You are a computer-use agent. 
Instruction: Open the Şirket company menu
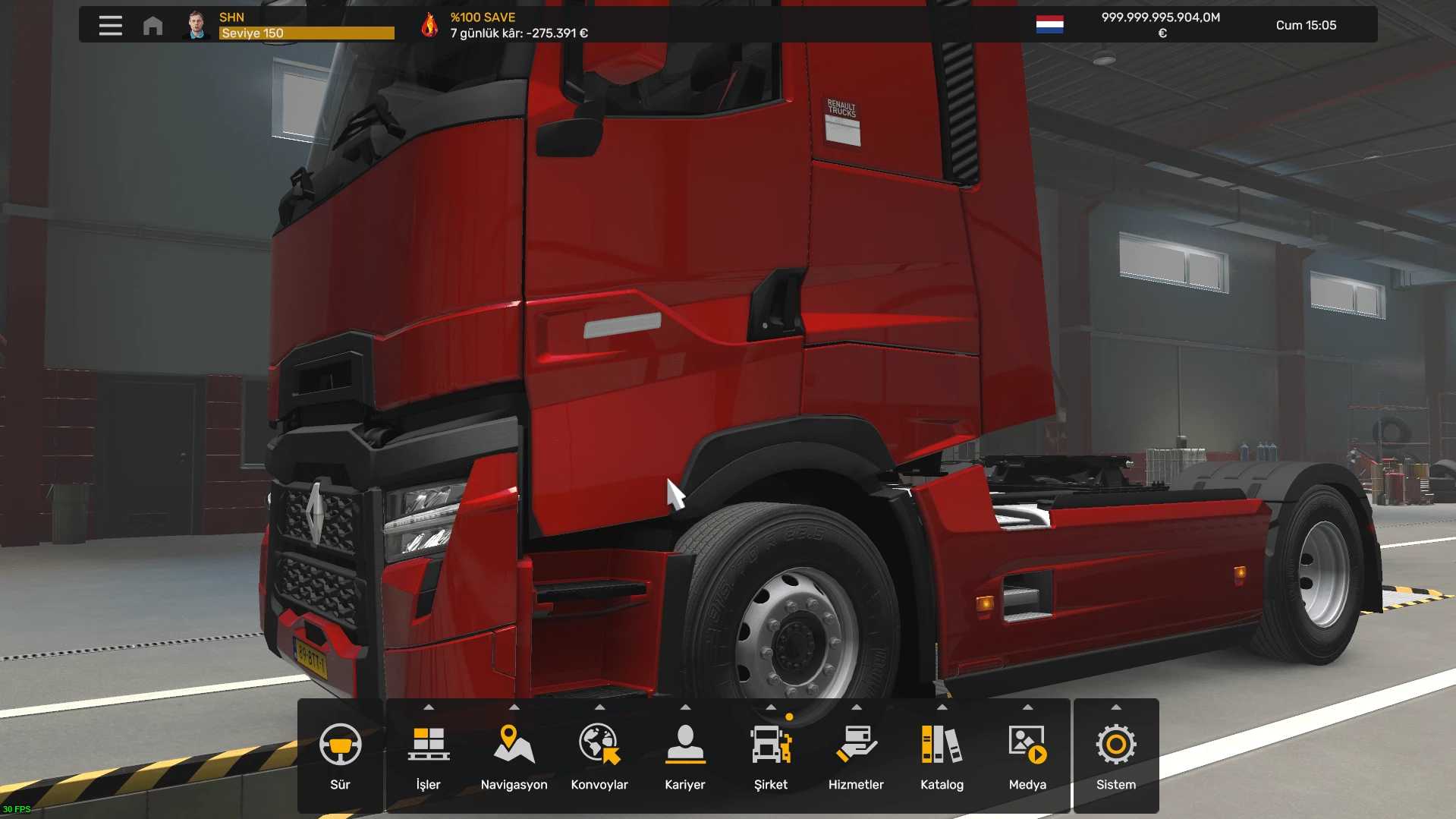click(x=770, y=756)
